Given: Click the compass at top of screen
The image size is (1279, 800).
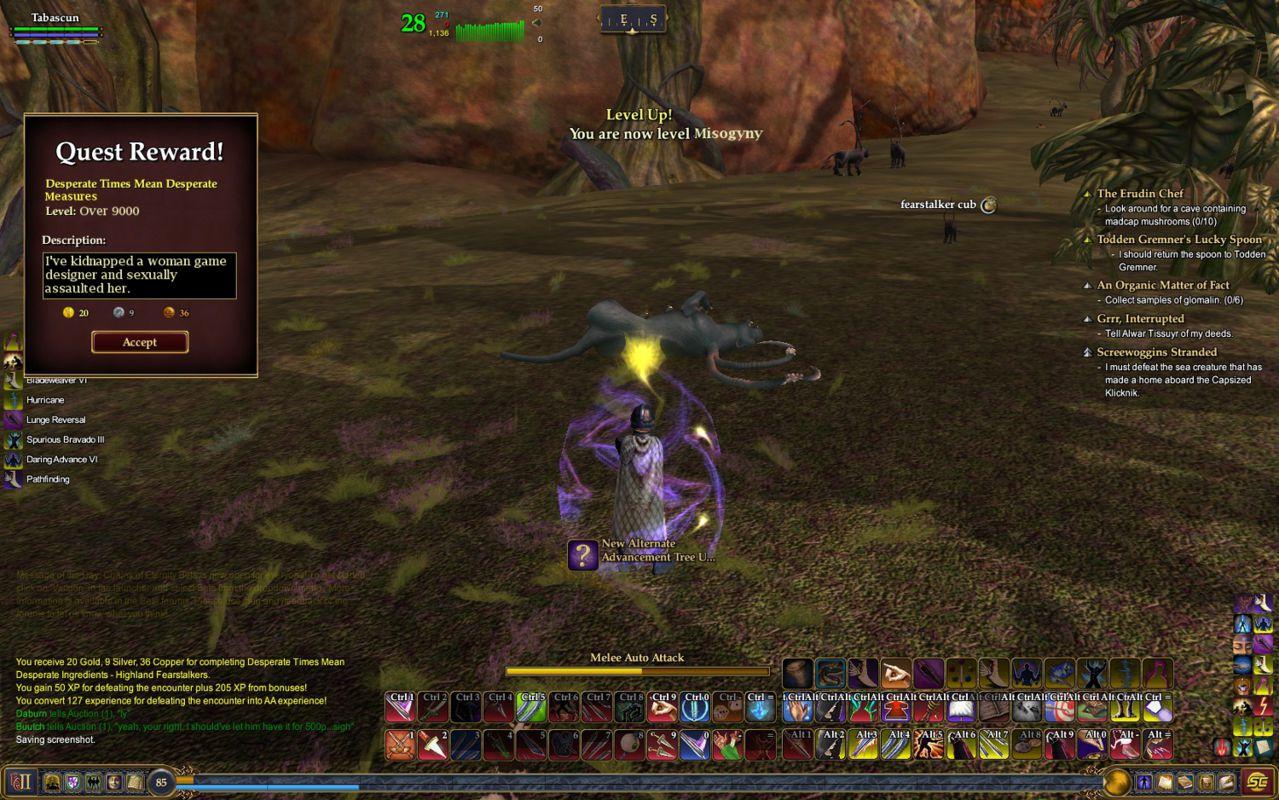Looking at the screenshot, I should coord(633,19).
